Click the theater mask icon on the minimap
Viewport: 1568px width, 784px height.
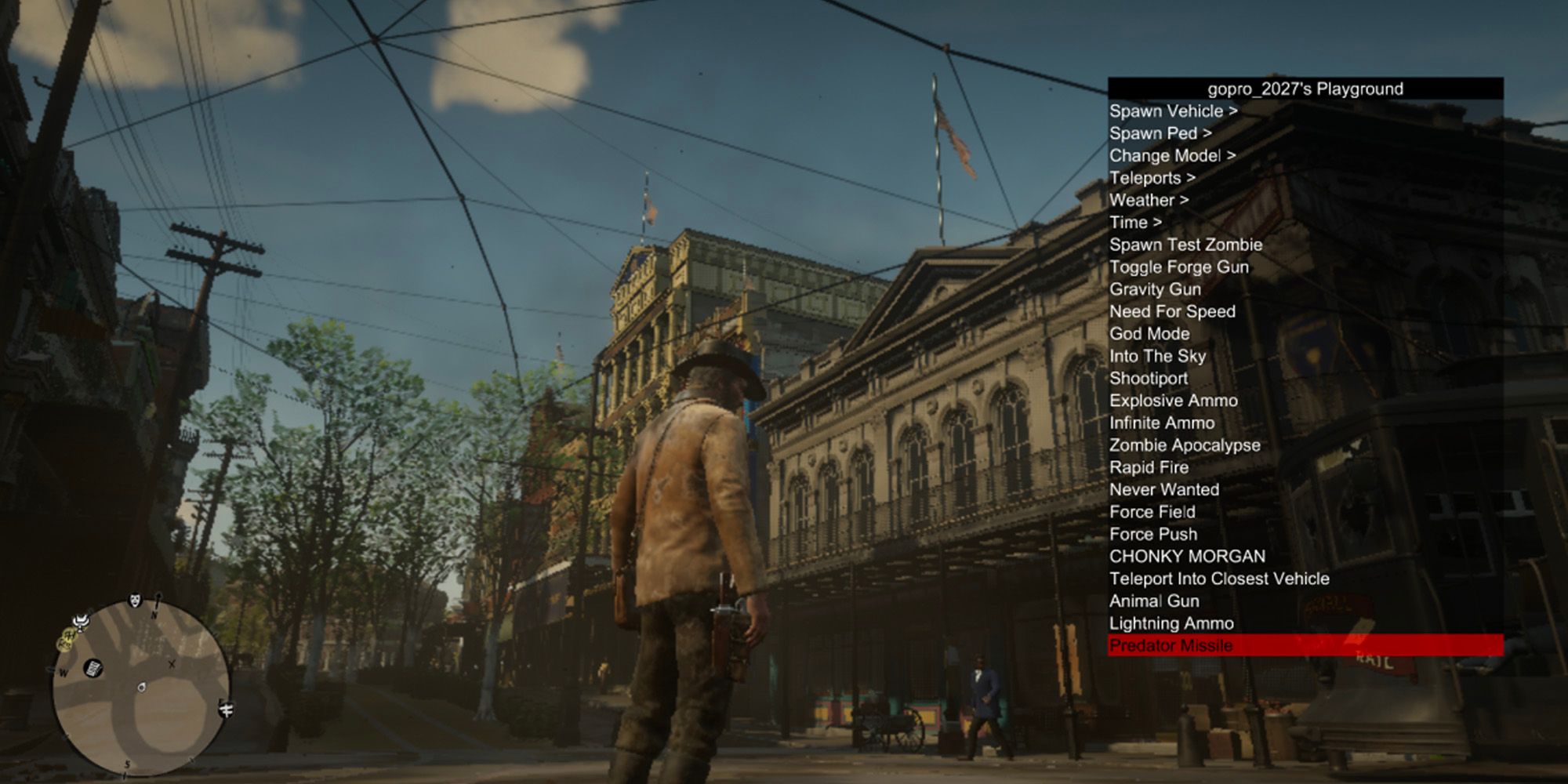click(x=135, y=601)
